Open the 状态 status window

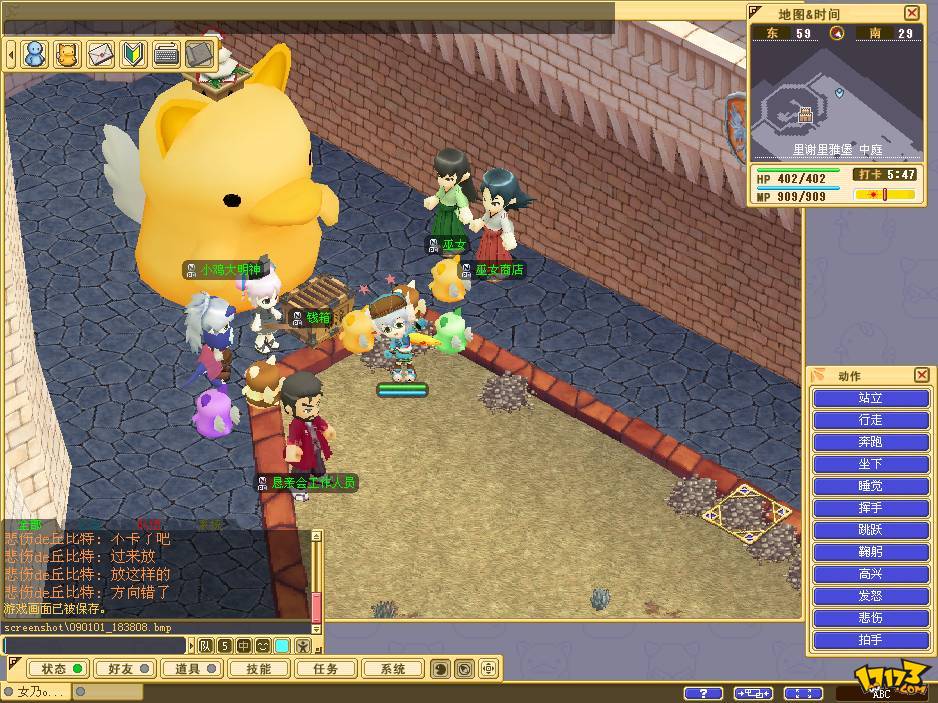(57, 669)
